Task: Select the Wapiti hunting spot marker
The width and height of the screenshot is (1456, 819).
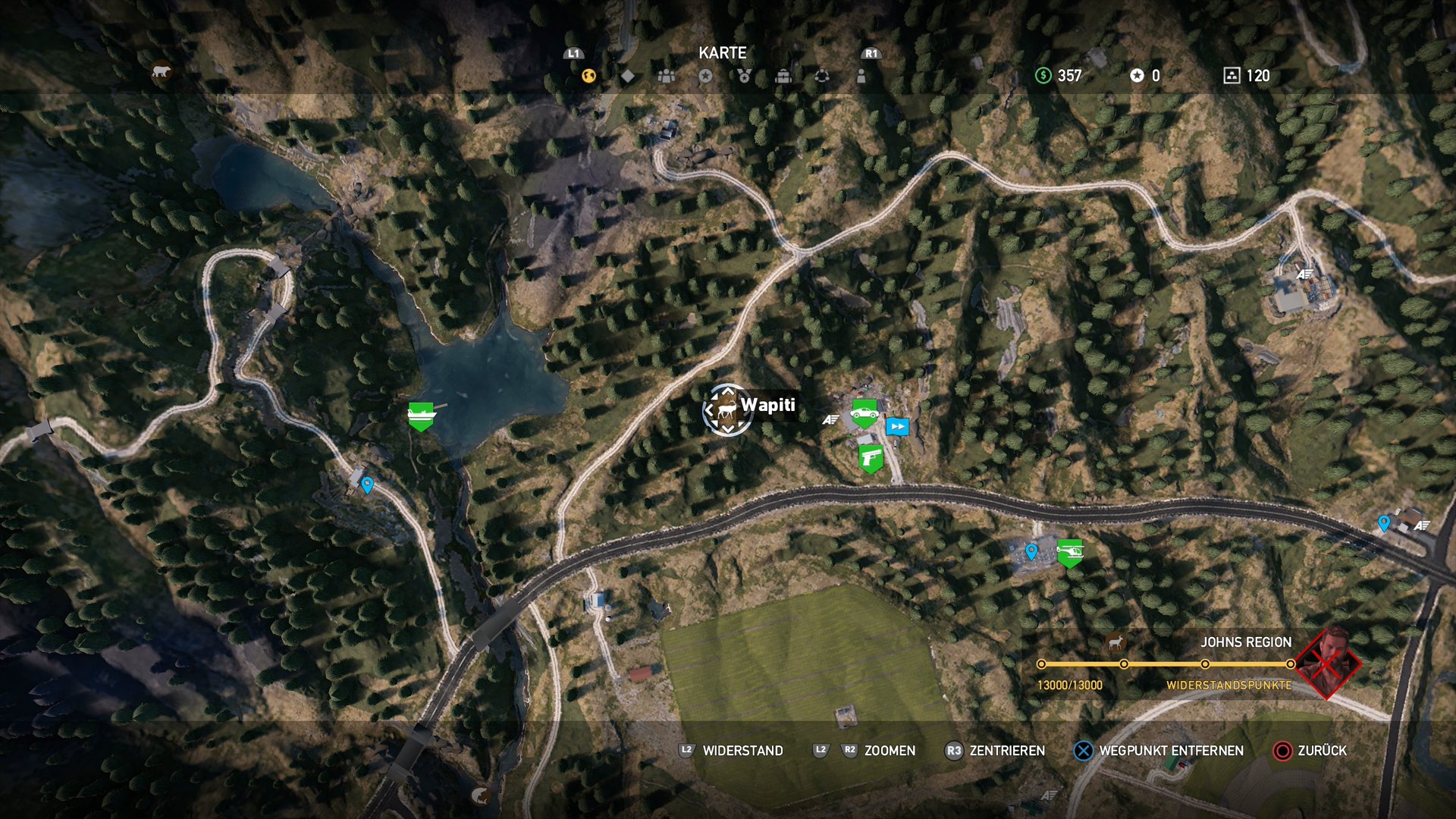Action: pyautogui.click(x=727, y=410)
